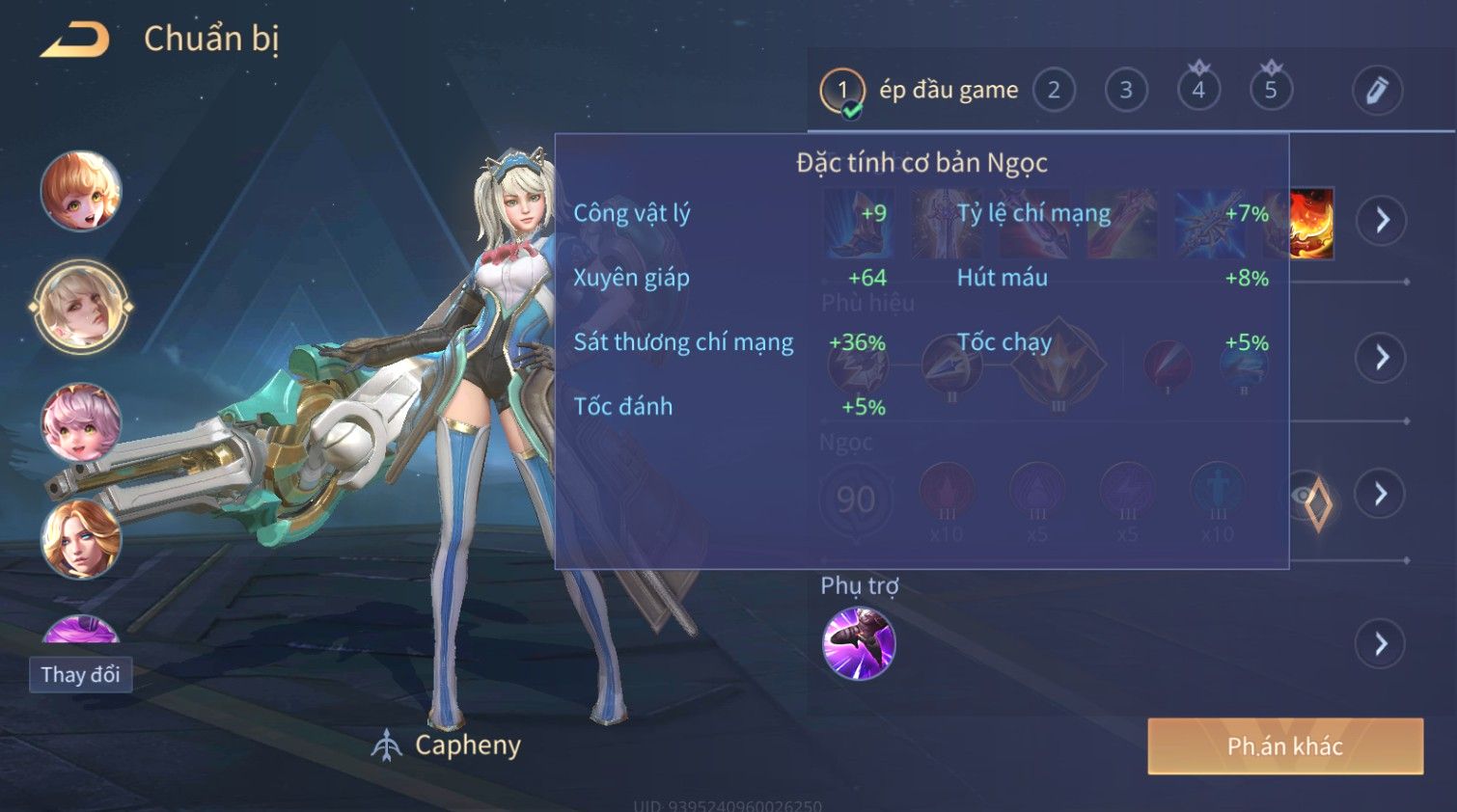
Task: Choose preset slot 4
Action: tap(1198, 91)
